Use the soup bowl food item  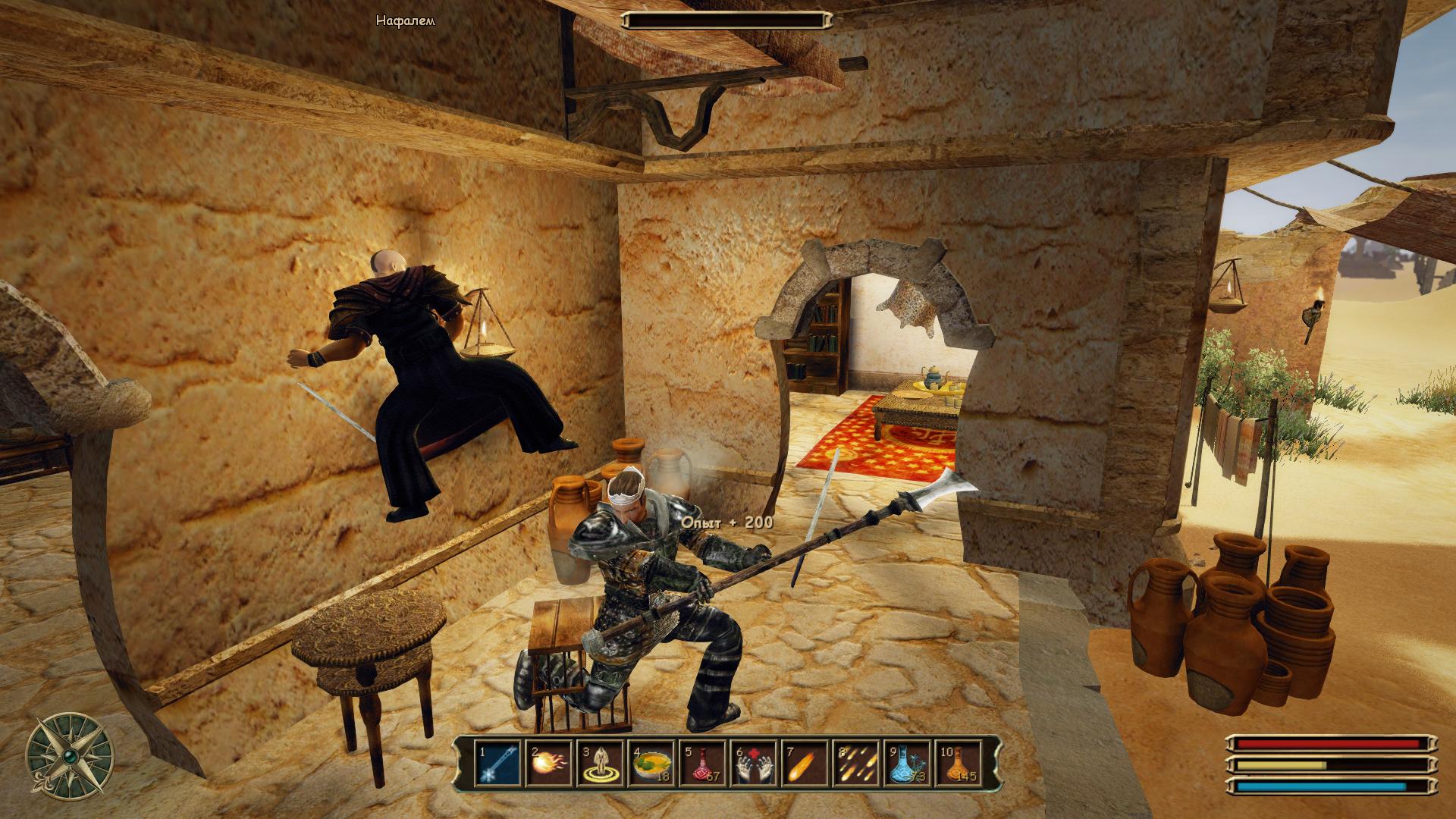[651, 764]
